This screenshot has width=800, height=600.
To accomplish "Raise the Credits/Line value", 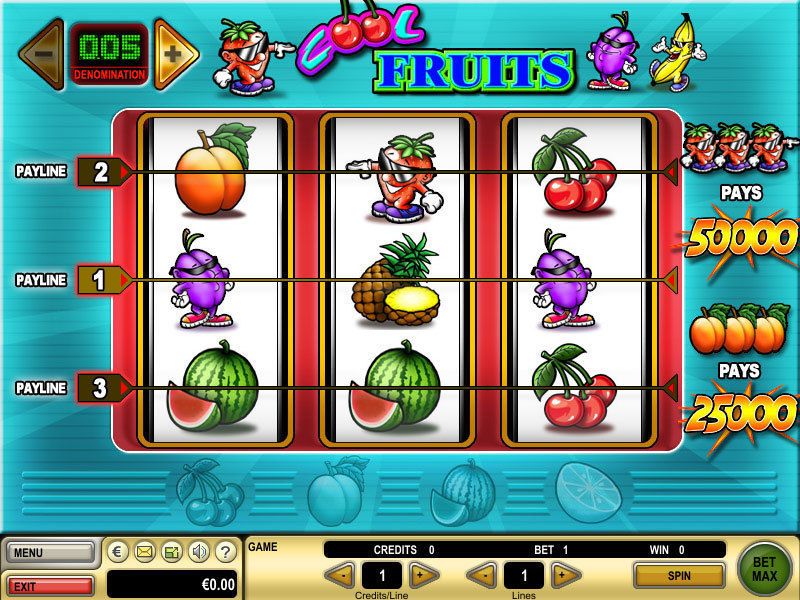I will [x=425, y=575].
